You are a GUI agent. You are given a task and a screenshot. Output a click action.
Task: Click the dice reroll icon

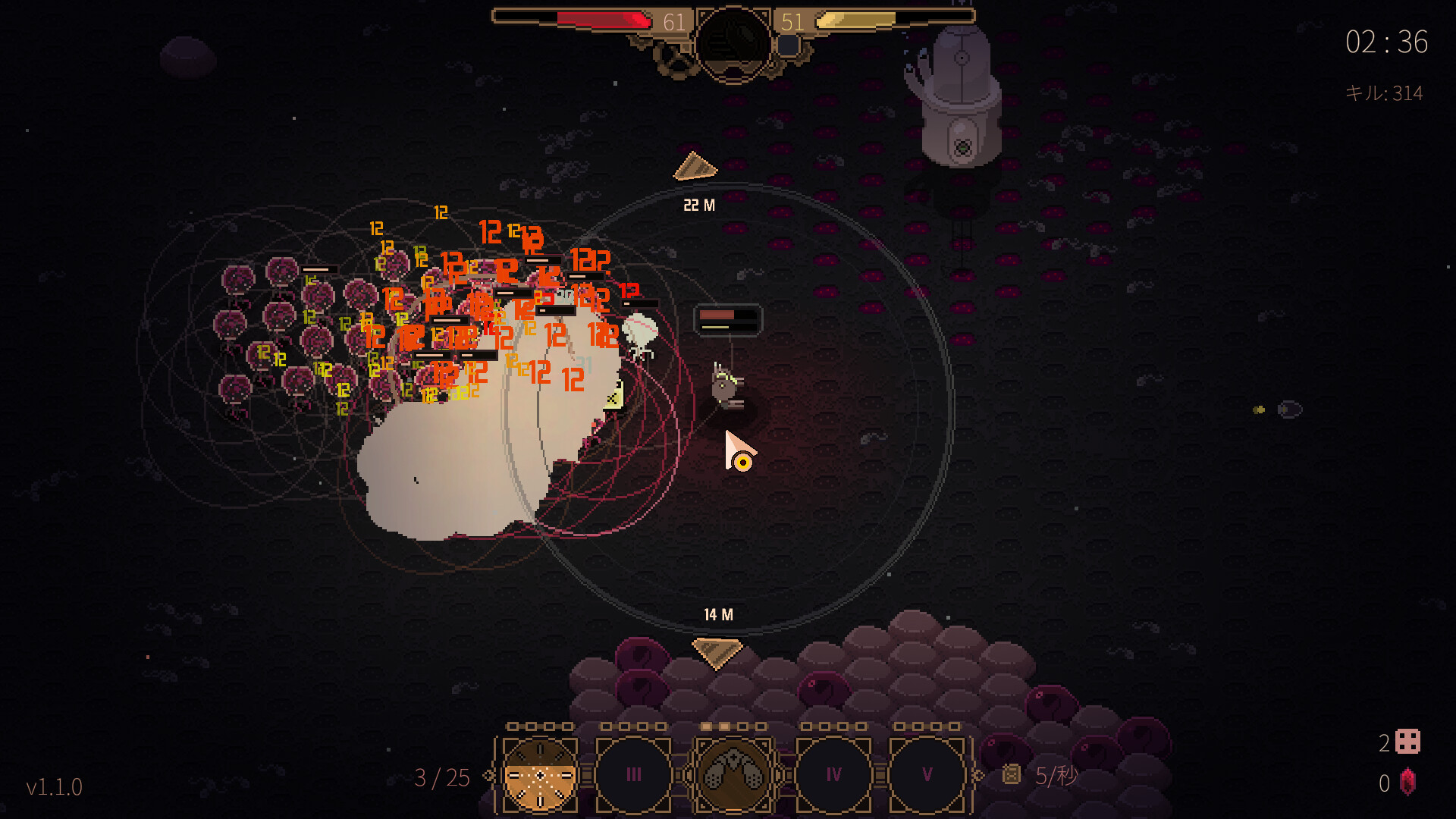[x=1407, y=742]
